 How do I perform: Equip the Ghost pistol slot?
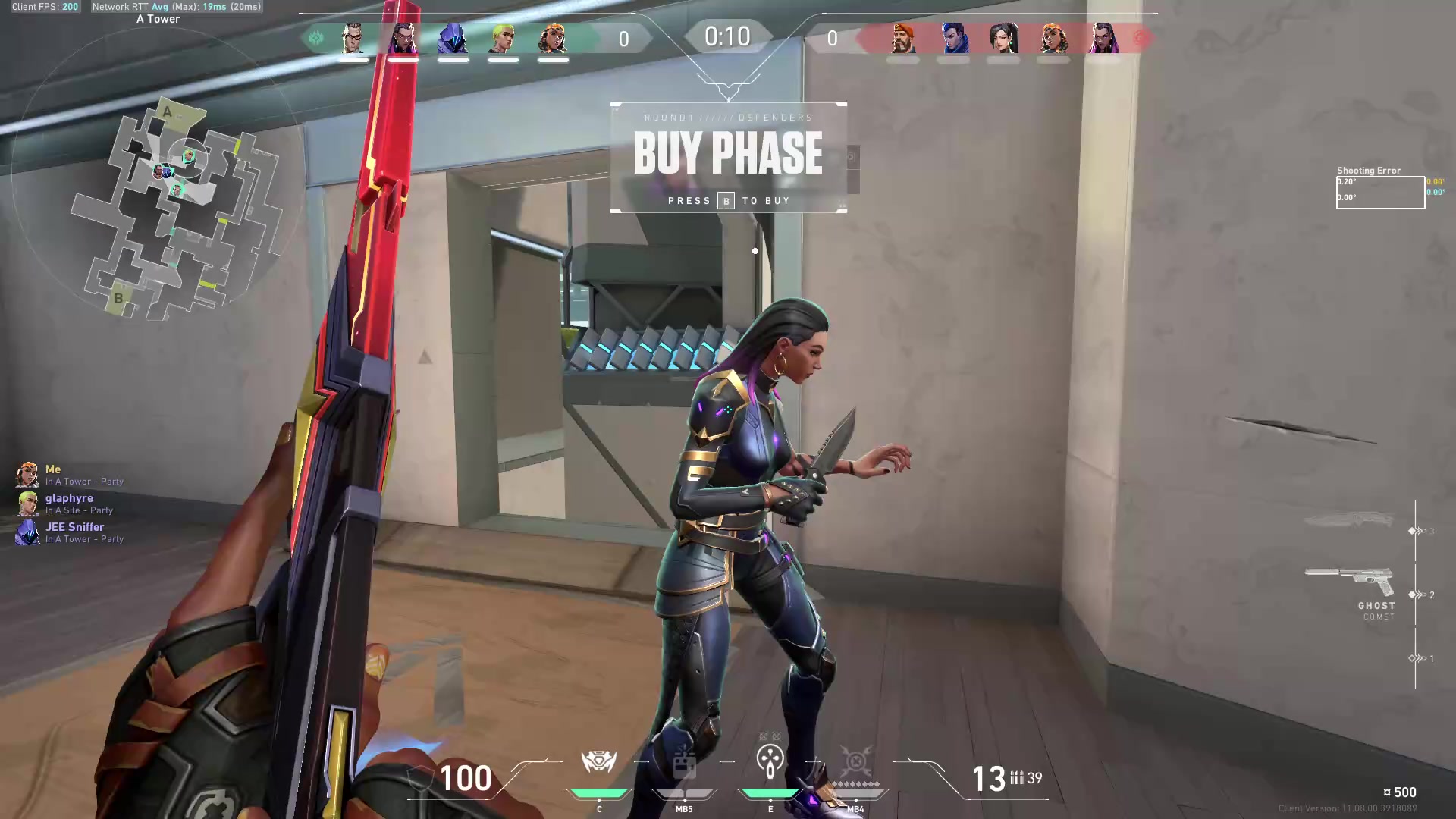tap(1352, 583)
